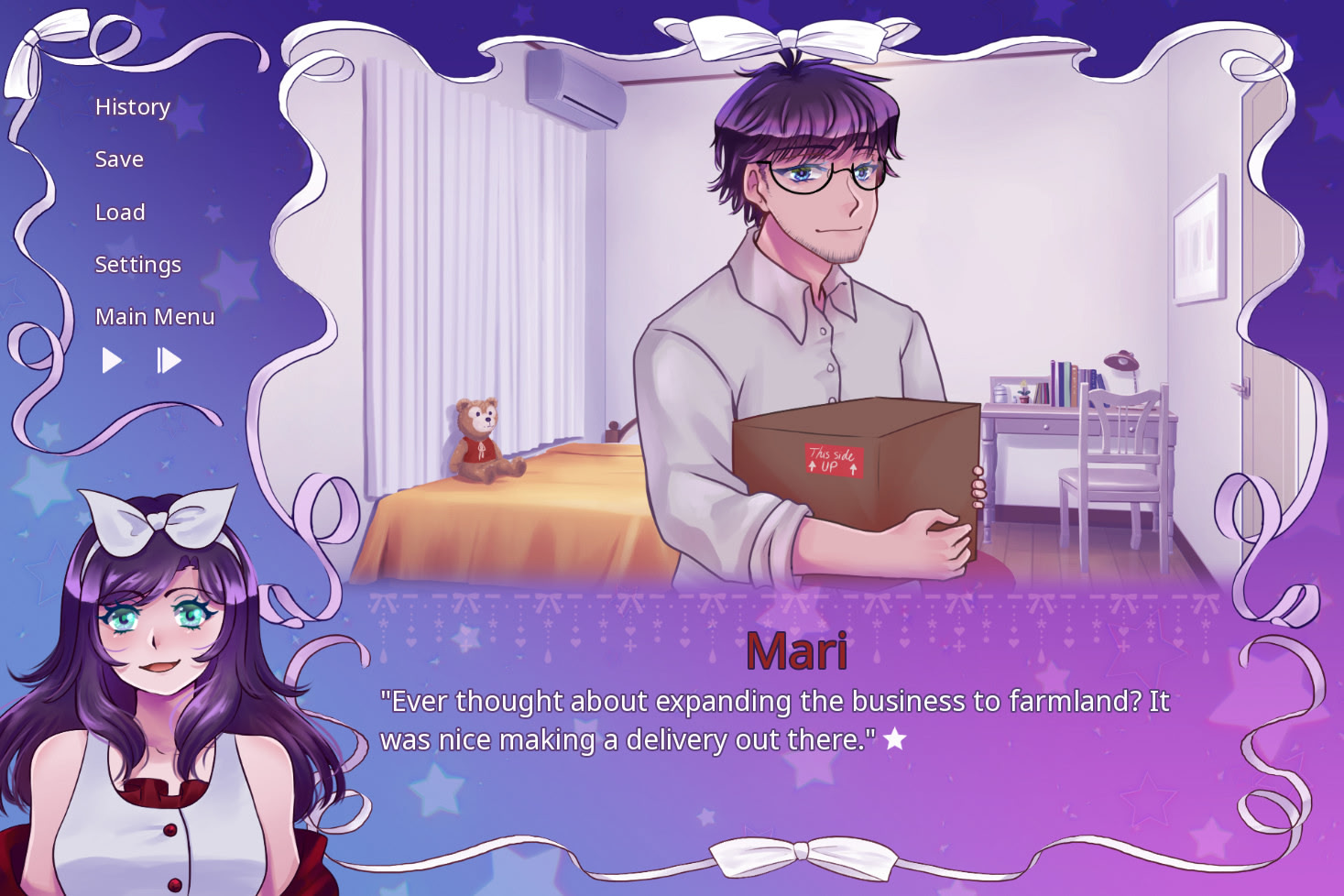
Task: Open the Load screen
Action: pos(119,212)
